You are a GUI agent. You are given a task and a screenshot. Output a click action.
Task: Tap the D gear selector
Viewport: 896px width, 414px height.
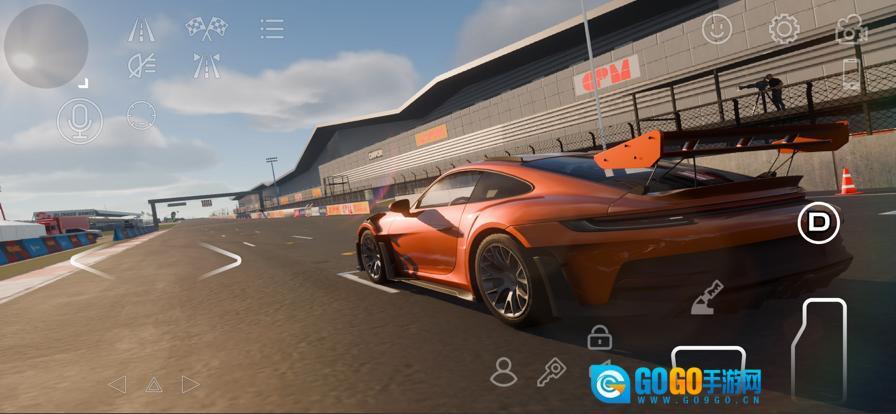818,222
